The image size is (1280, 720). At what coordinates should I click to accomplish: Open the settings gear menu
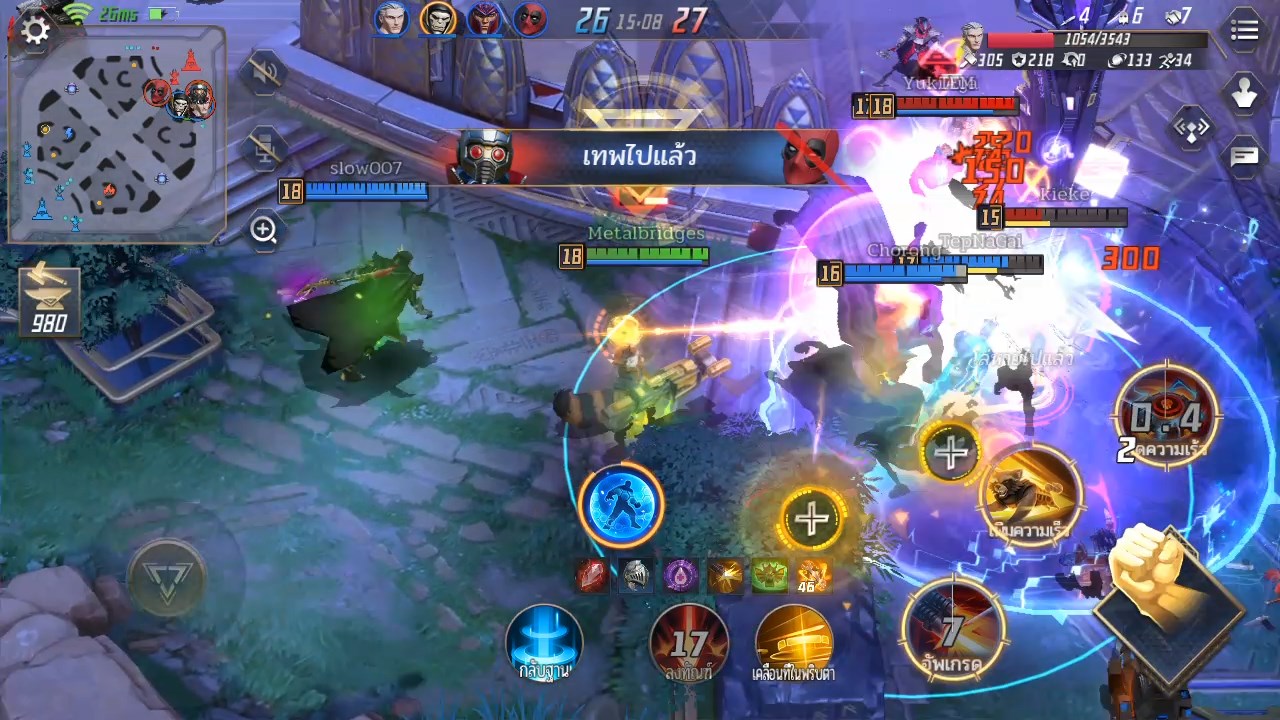[x=35, y=31]
